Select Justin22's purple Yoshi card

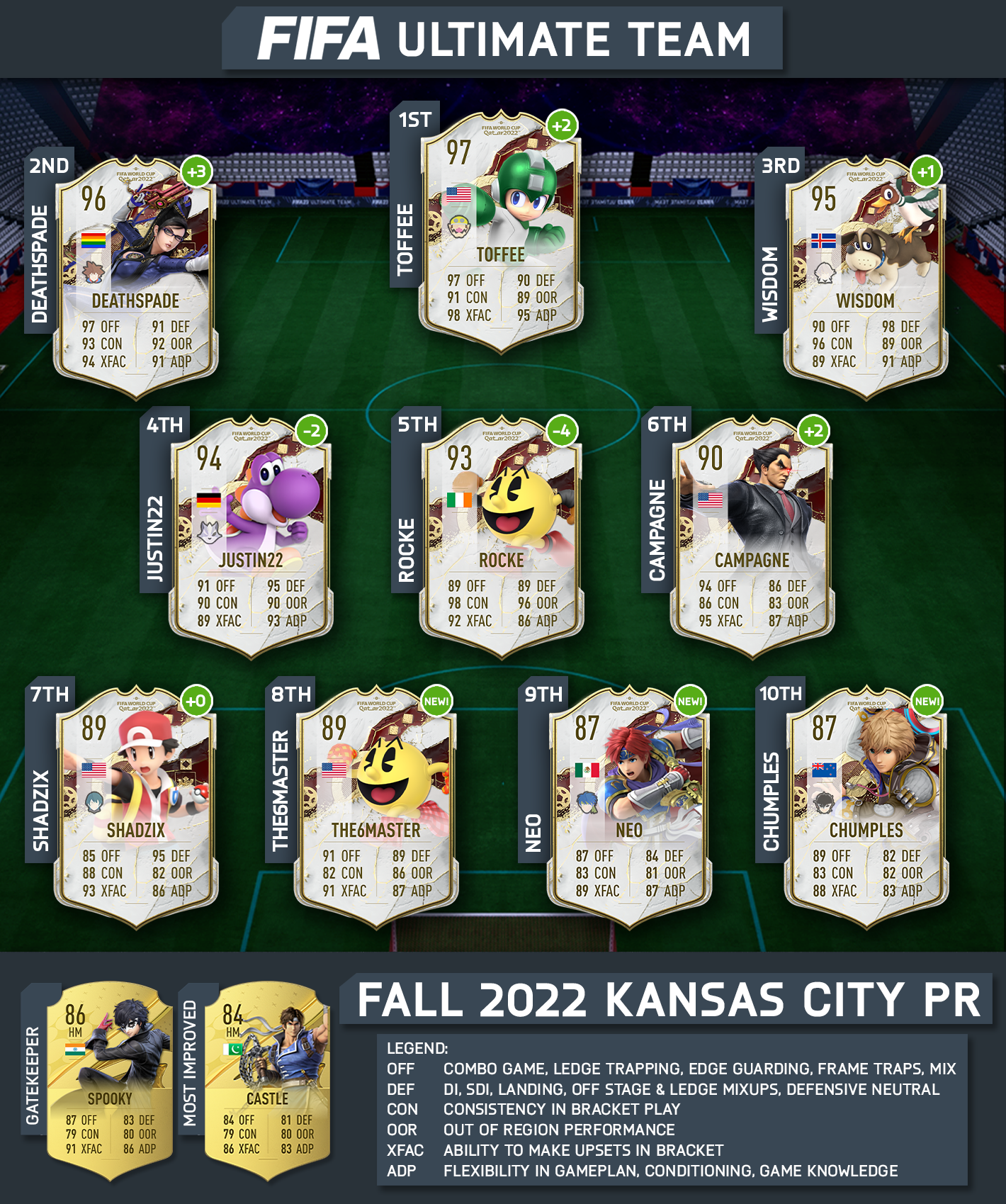(x=252, y=536)
